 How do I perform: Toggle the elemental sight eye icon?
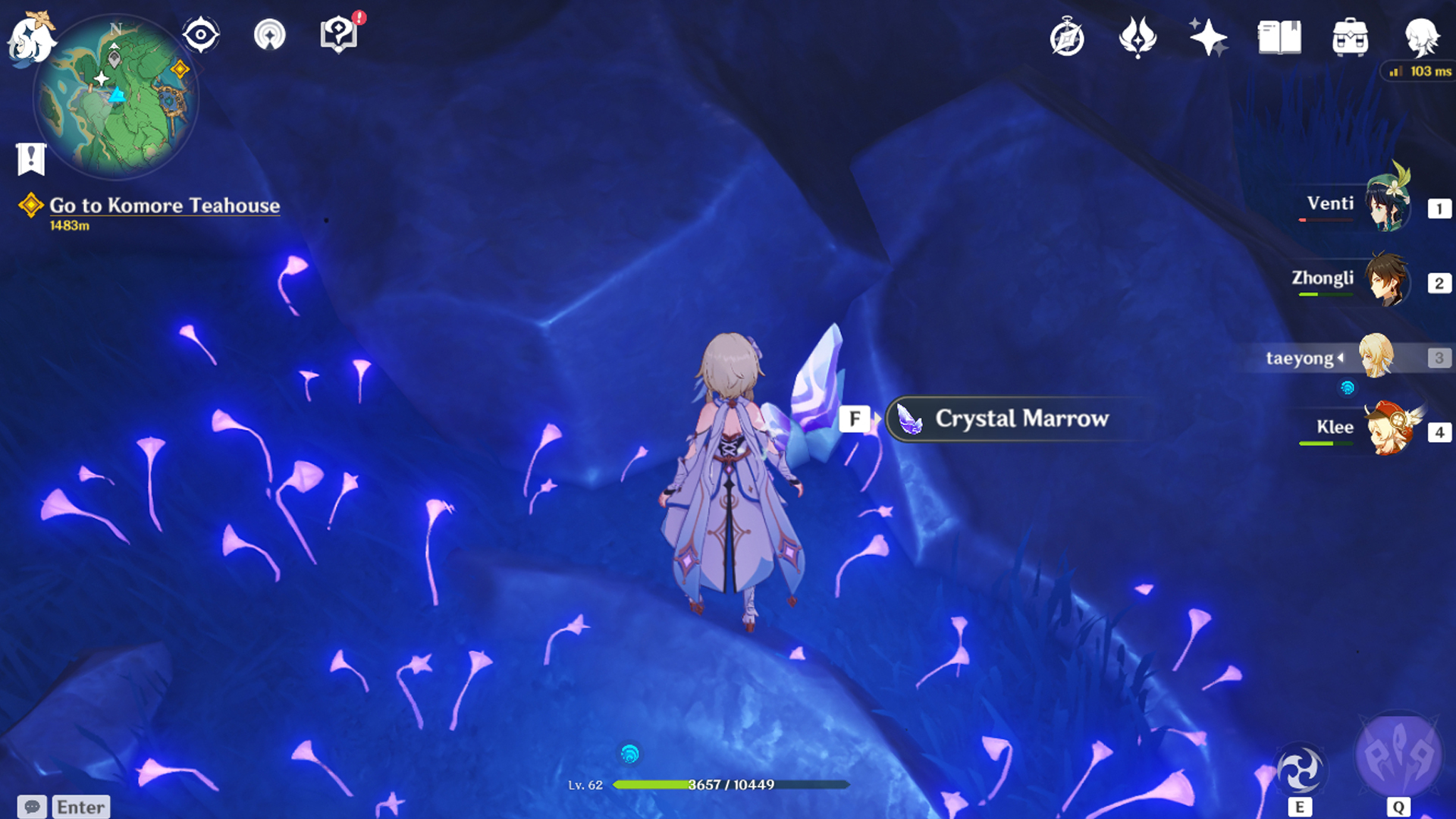(201, 35)
